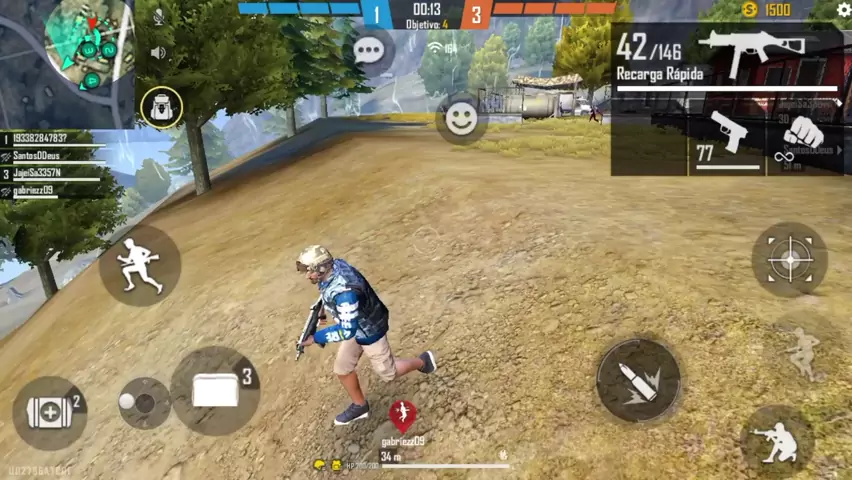Tap the jump button
The image size is (852, 480).
pyautogui.click(x=801, y=352)
